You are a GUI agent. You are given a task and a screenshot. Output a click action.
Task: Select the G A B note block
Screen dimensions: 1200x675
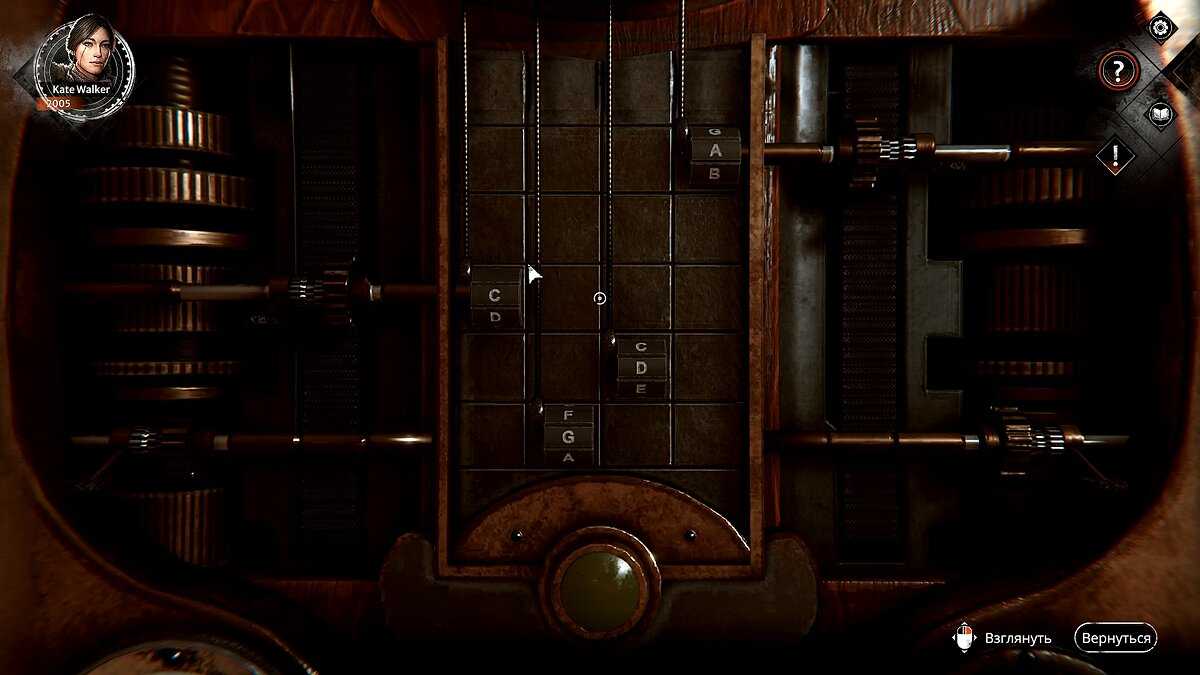click(x=715, y=153)
